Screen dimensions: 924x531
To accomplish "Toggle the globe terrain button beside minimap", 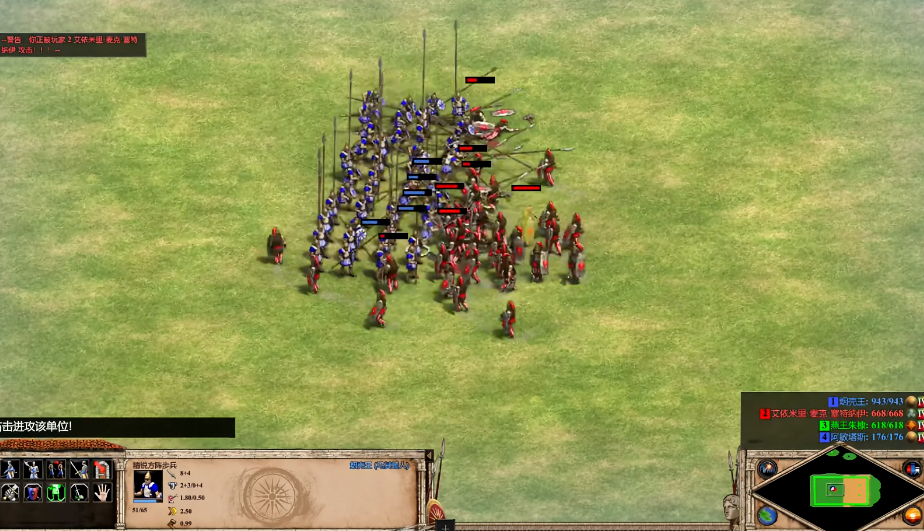I will click(768, 514).
